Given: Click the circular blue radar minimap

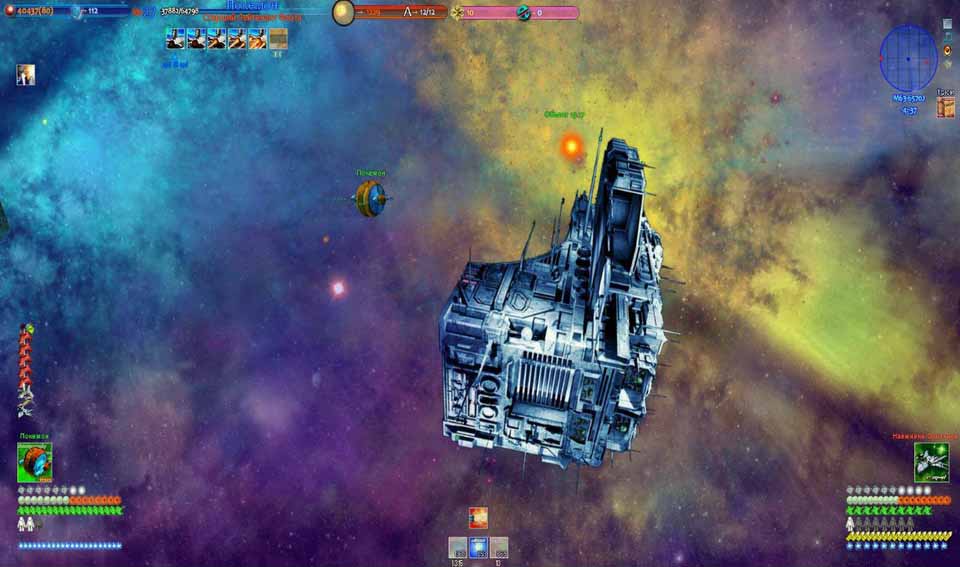Looking at the screenshot, I should click(908, 58).
